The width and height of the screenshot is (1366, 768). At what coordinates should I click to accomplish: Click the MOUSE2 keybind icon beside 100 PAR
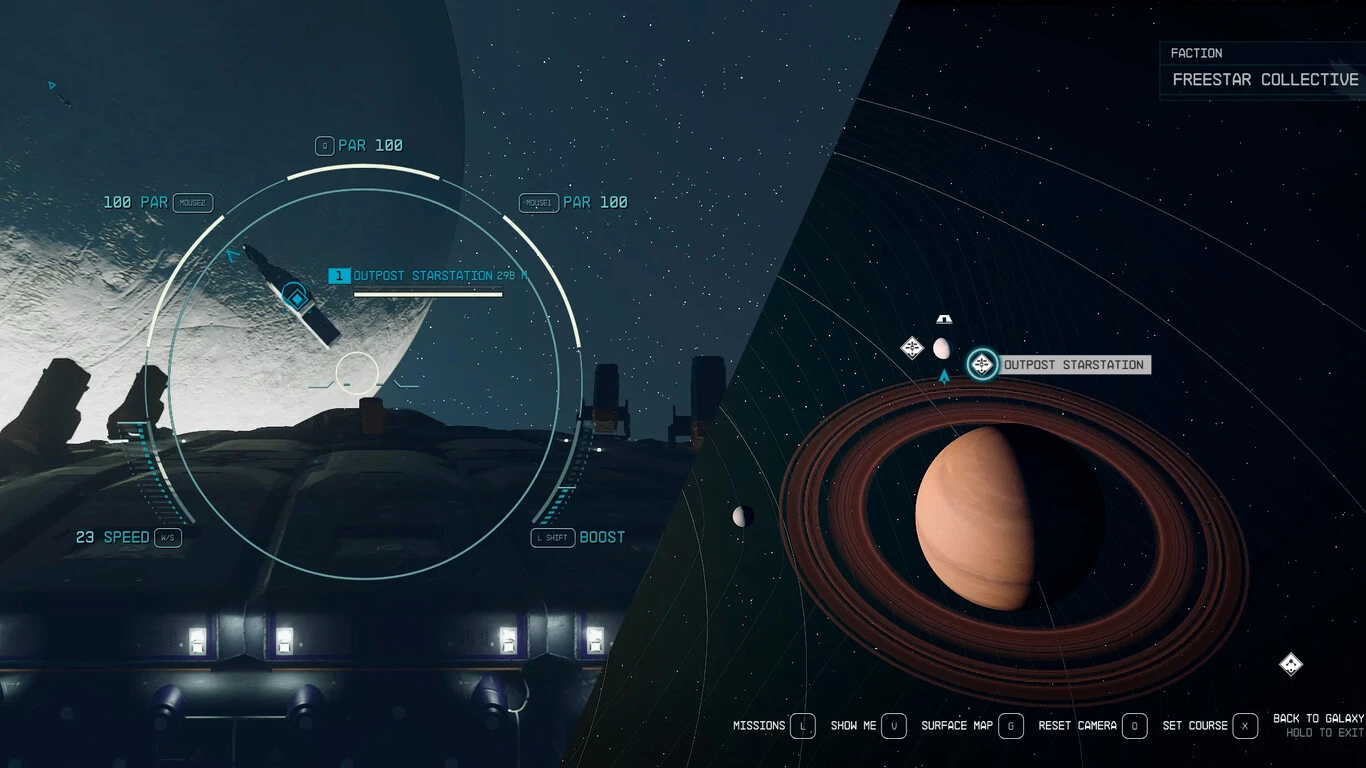pyautogui.click(x=194, y=202)
